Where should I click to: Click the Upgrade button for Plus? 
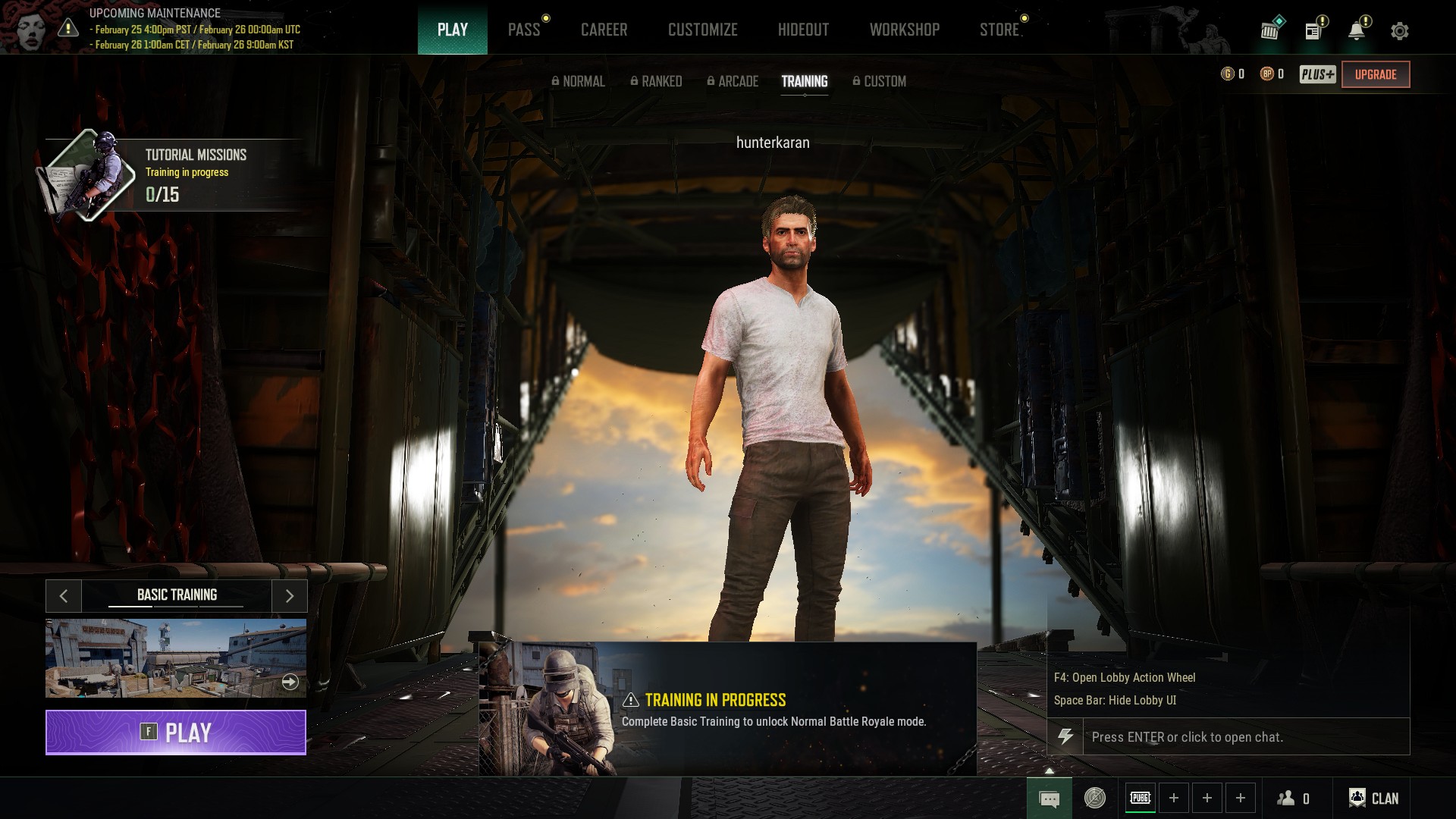tap(1375, 74)
